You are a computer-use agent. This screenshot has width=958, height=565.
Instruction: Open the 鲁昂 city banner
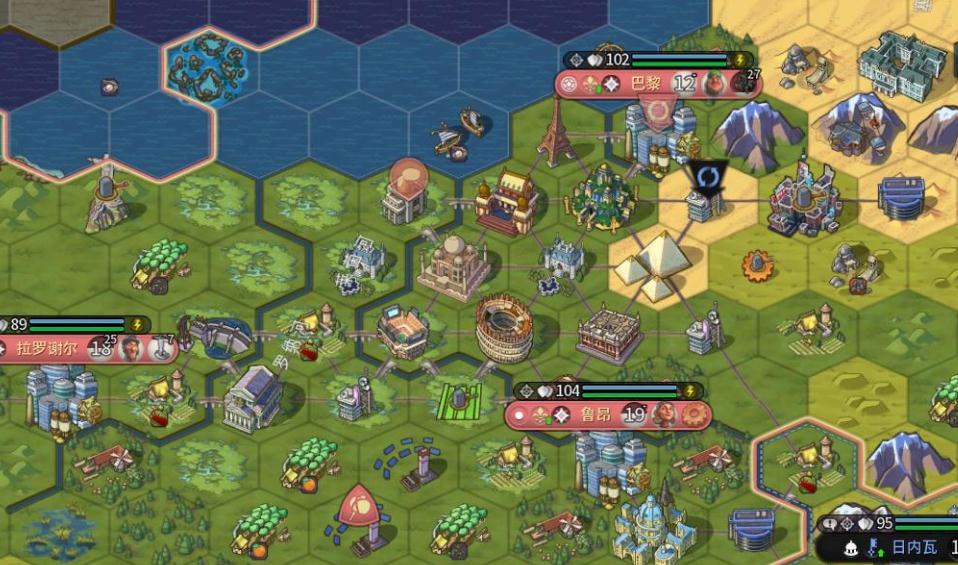594,415
